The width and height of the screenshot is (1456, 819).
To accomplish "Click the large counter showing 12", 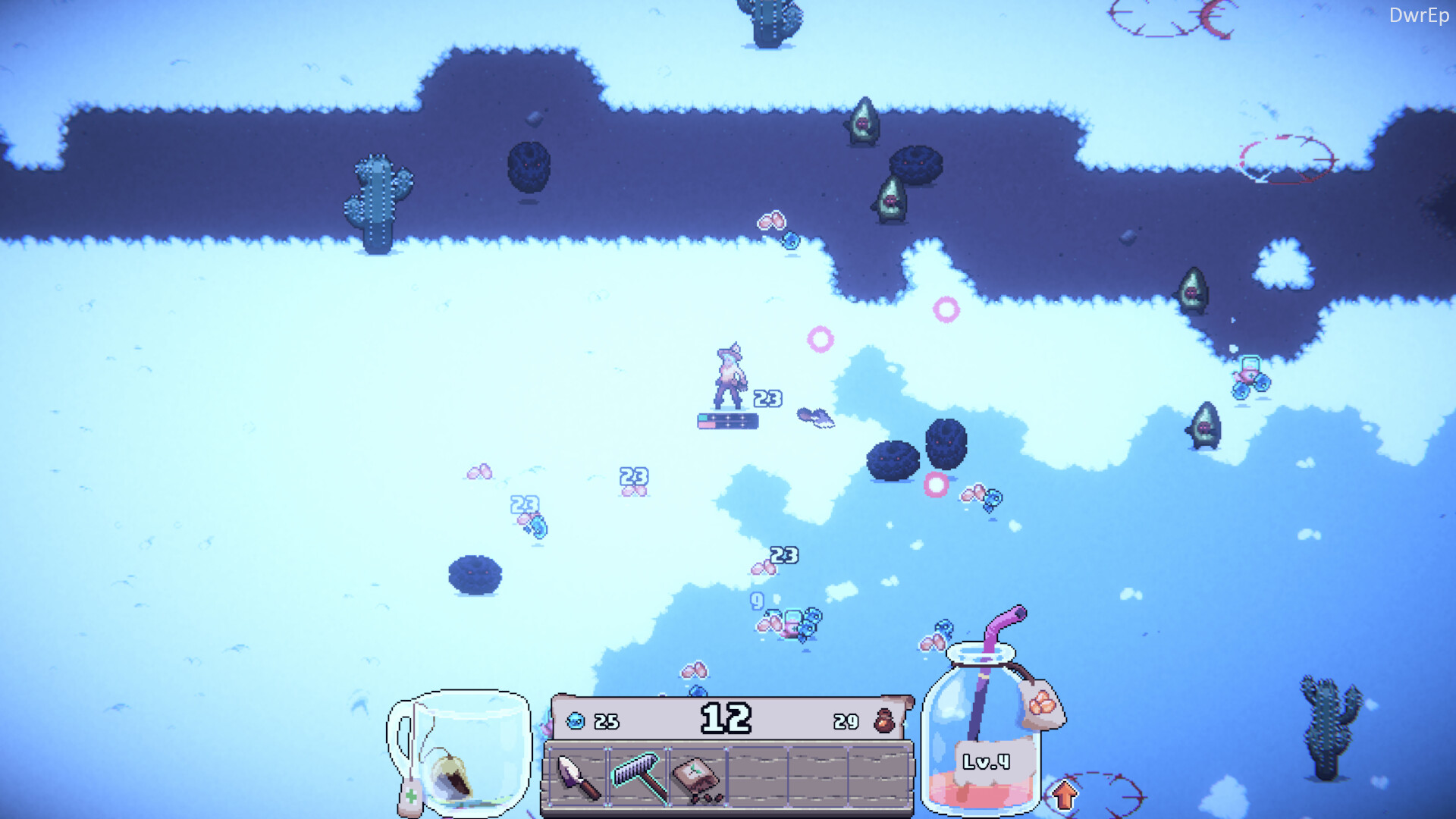I will click(726, 718).
